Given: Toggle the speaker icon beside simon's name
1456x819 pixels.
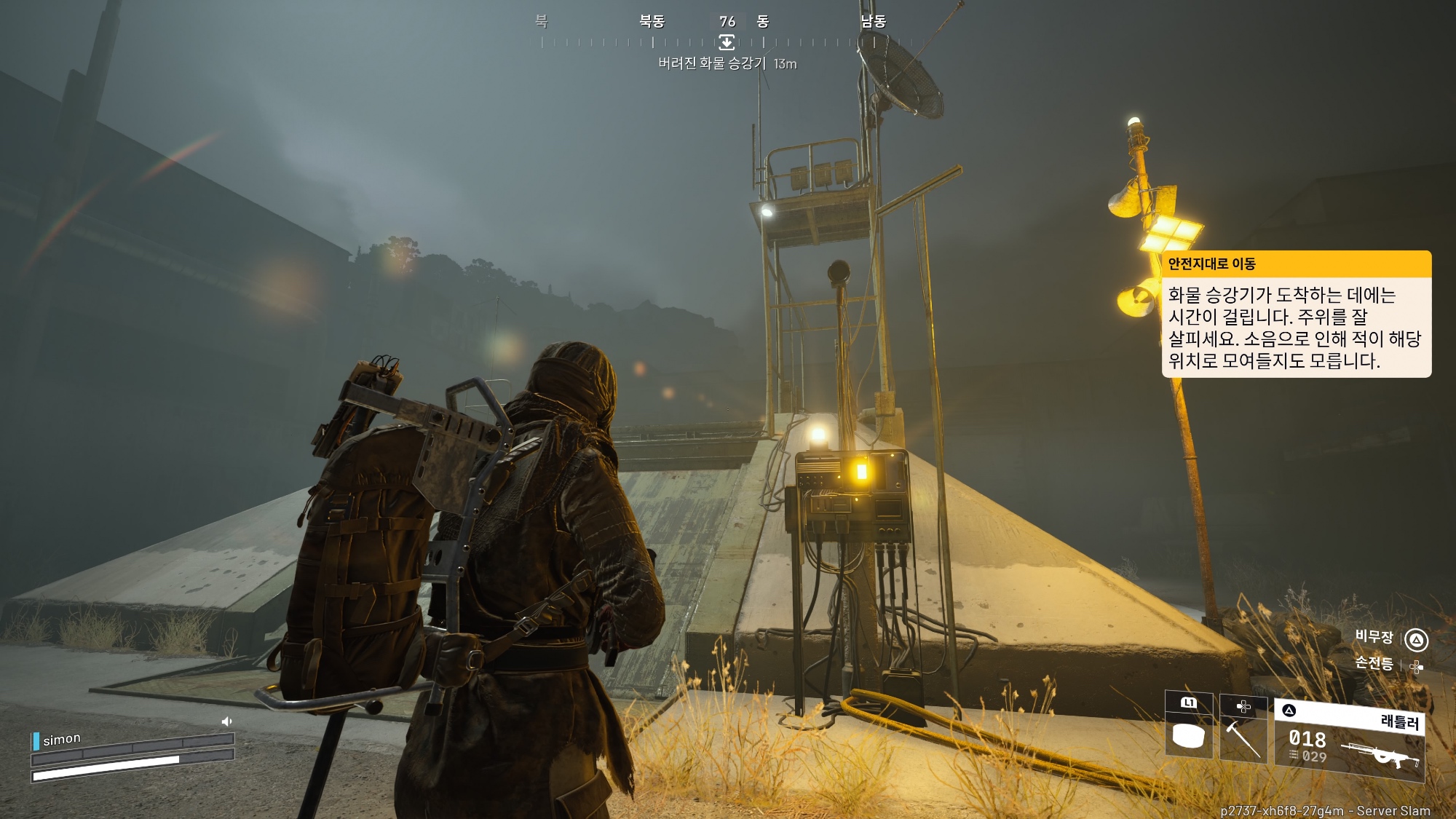Looking at the screenshot, I should pyautogui.click(x=226, y=721).
